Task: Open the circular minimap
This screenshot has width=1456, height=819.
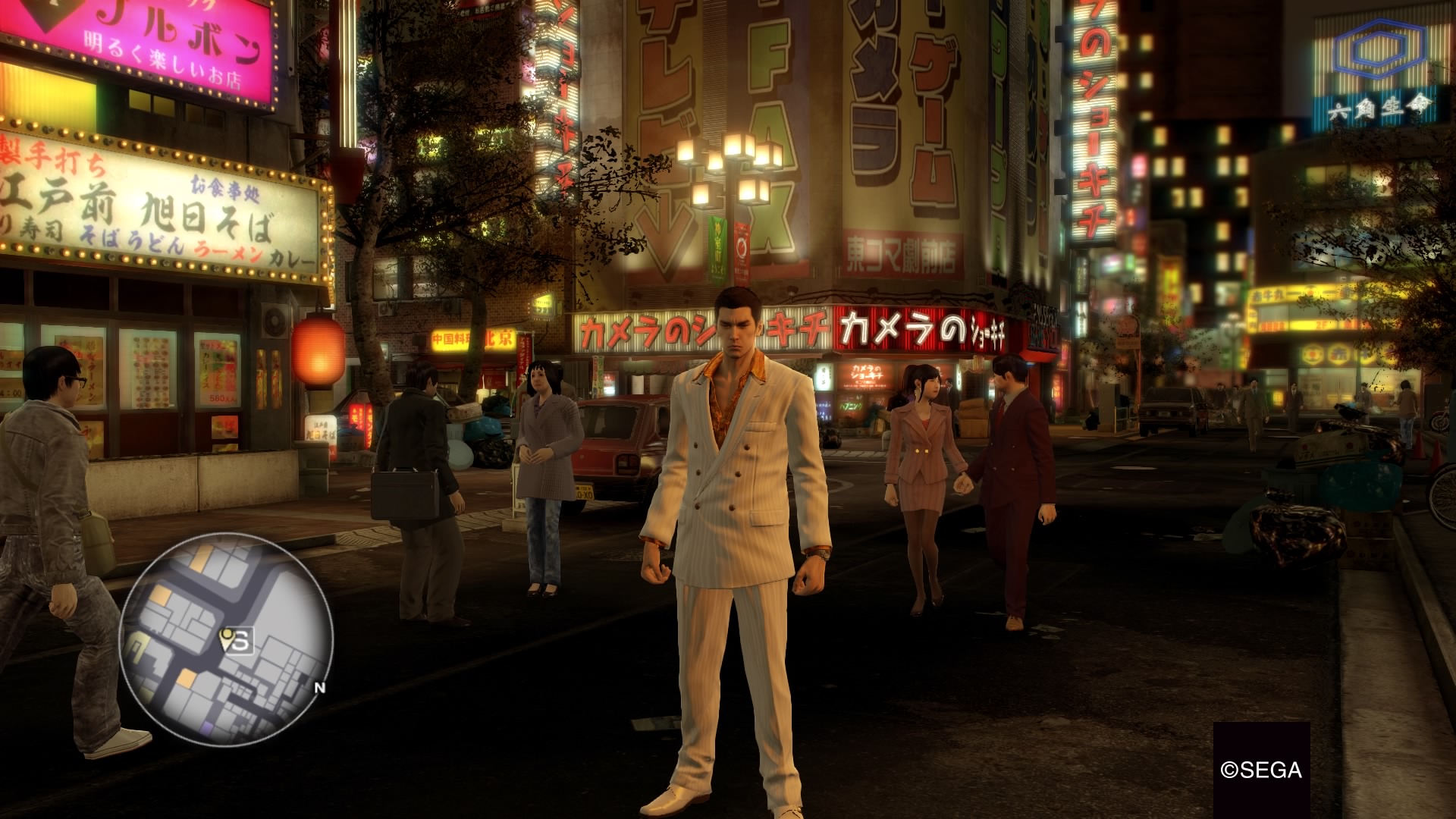Action: pyautogui.click(x=225, y=639)
